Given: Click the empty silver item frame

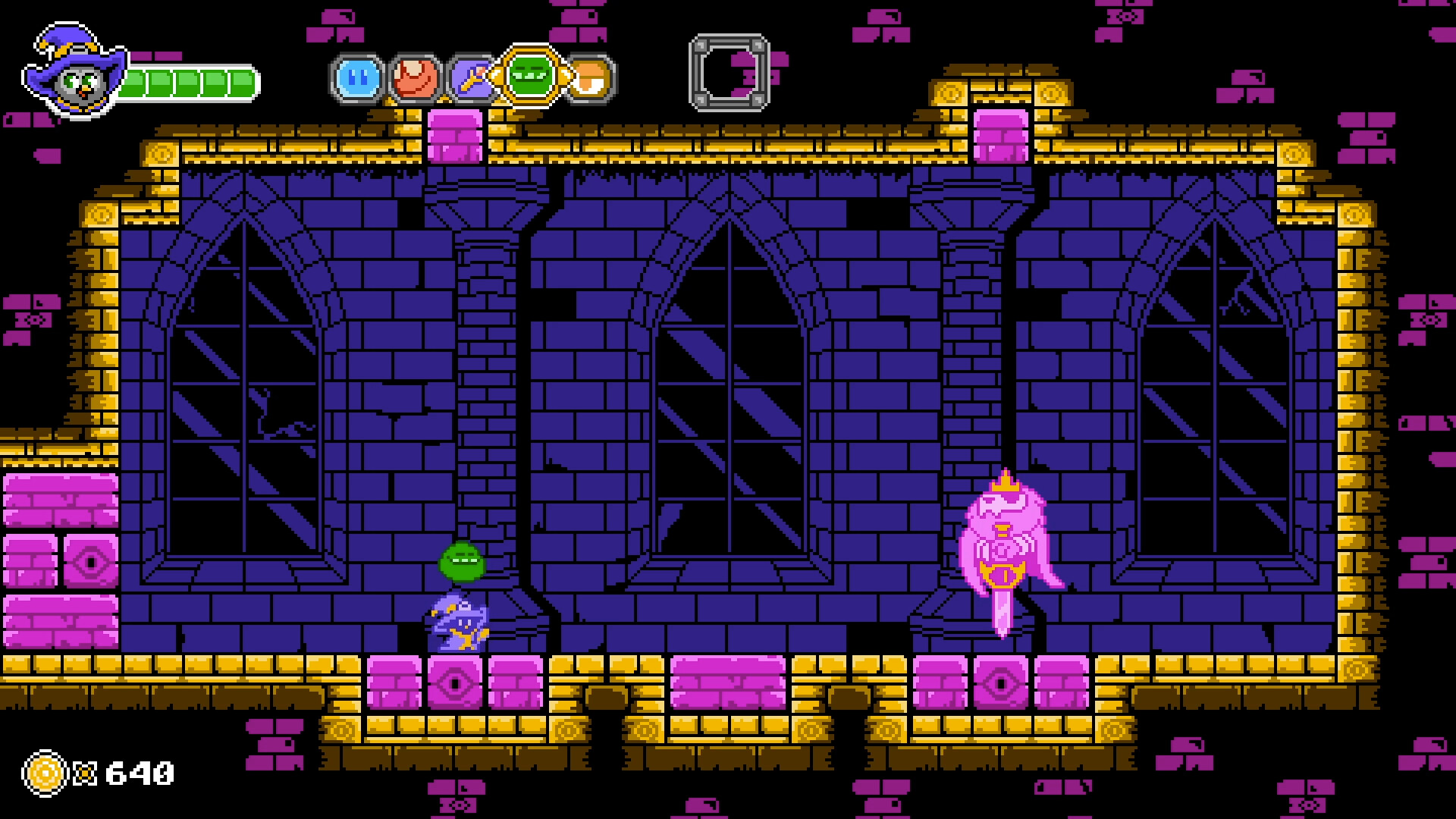Looking at the screenshot, I should coord(730,74).
